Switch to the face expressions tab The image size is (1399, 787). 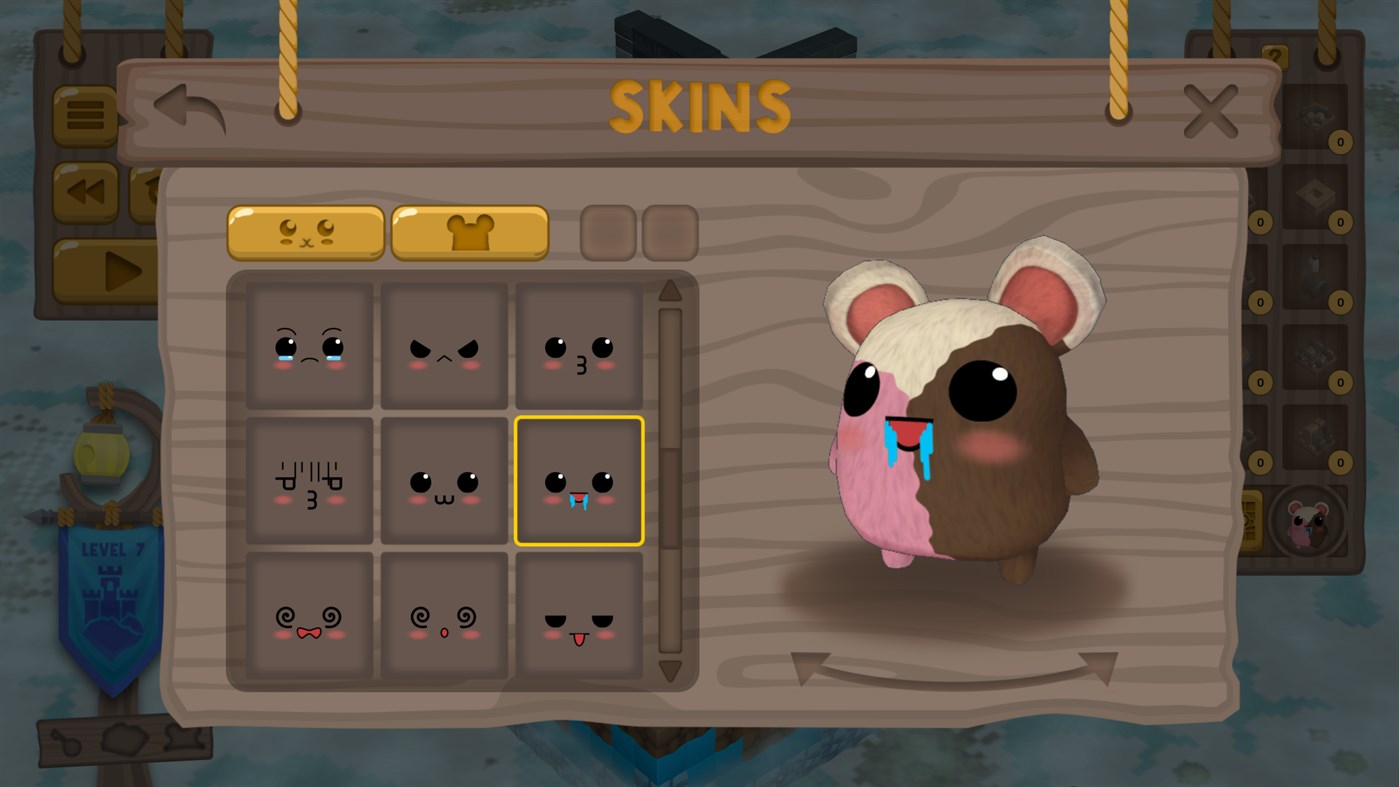pos(304,232)
